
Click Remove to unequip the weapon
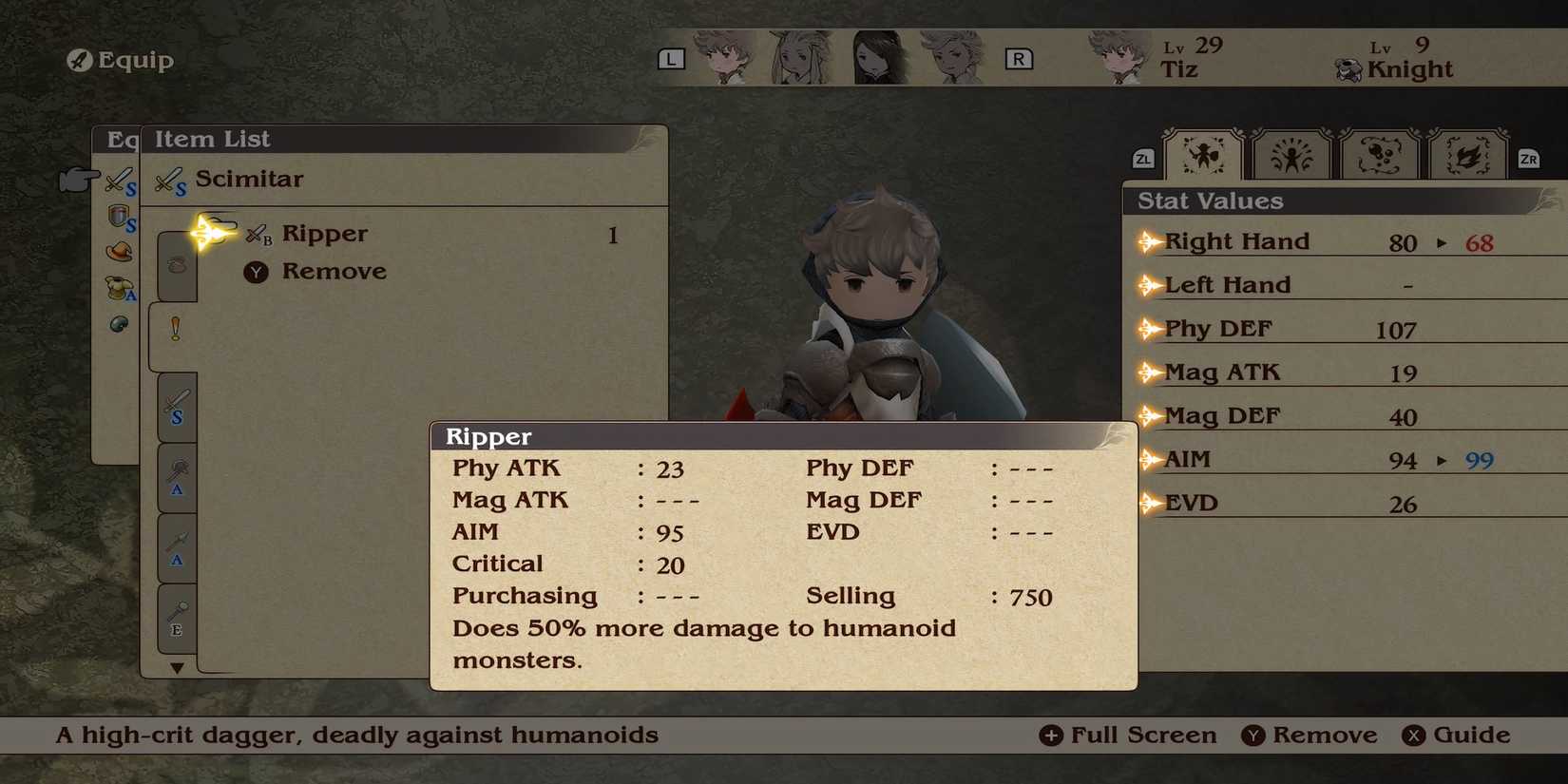pyautogui.click(x=333, y=272)
